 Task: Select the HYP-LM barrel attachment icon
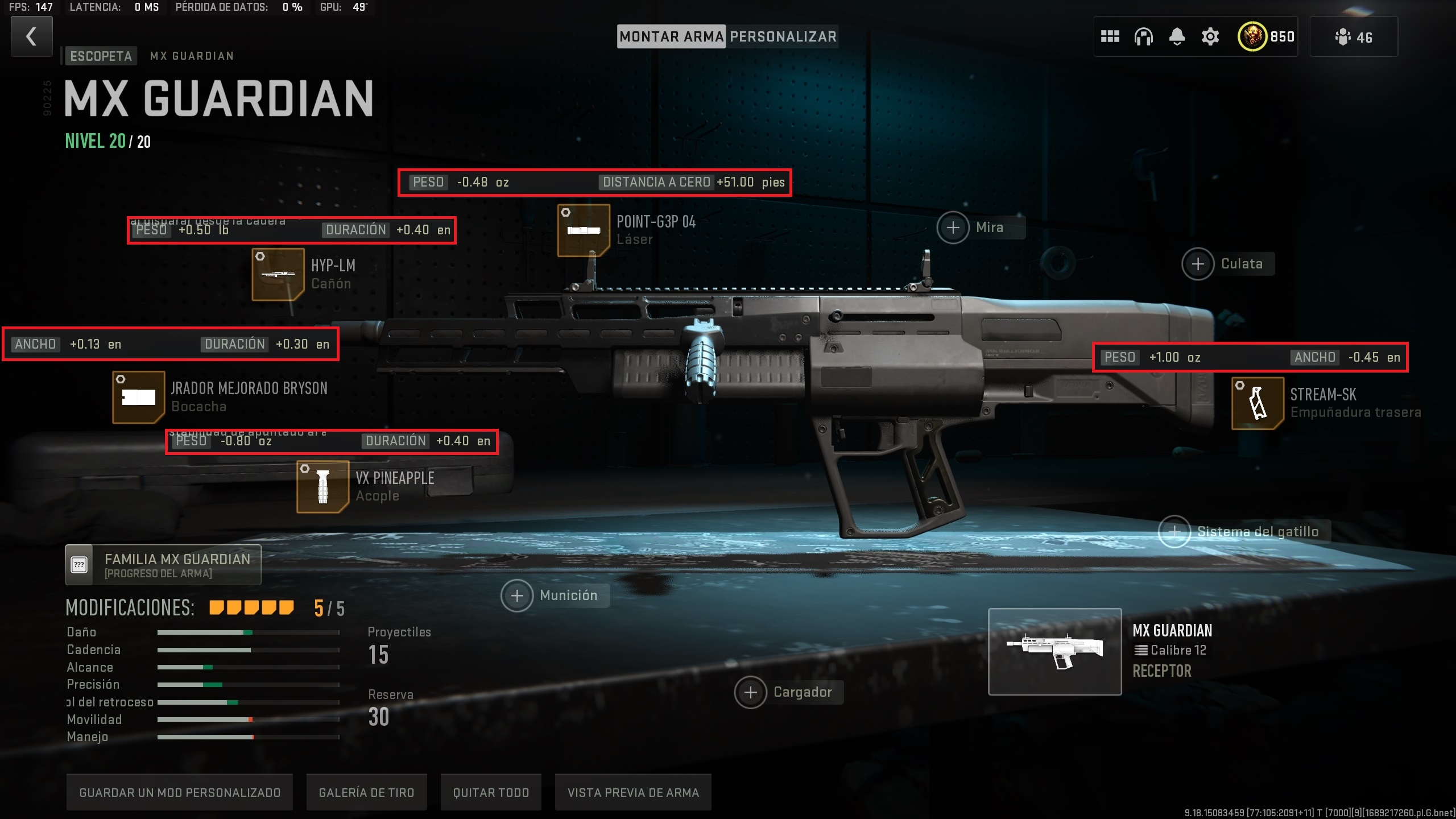point(278,274)
